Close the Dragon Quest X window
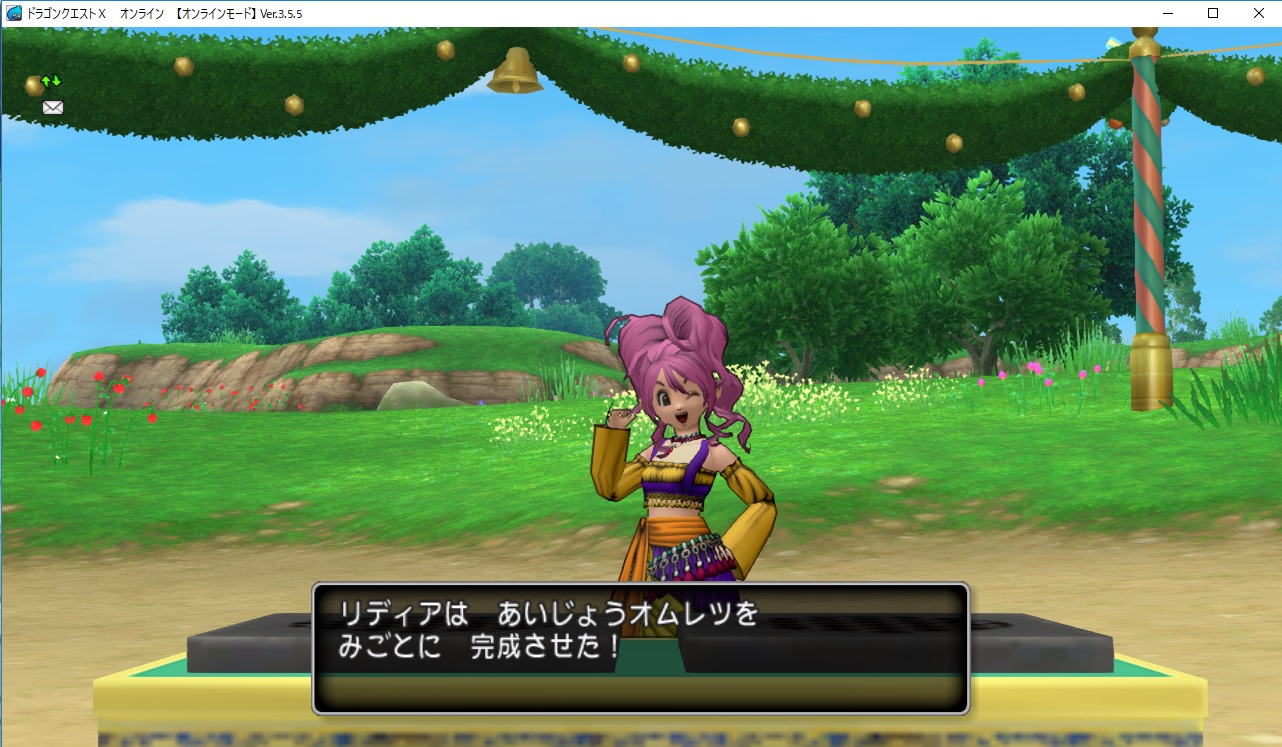The width and height of the screenshot is (1282, 747). coord(1258,13)
